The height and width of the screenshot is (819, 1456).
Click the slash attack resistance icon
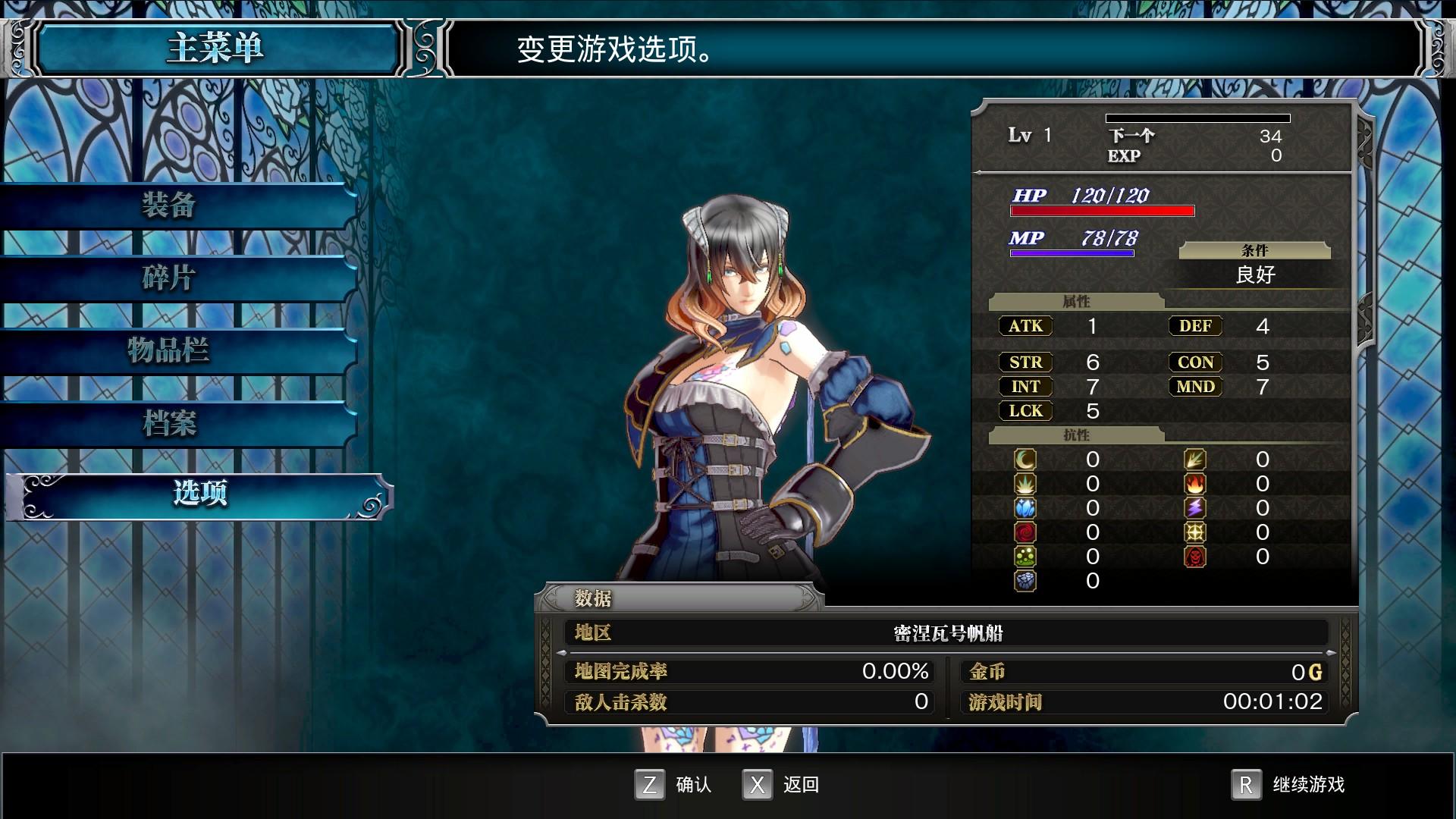point(1194,458)
